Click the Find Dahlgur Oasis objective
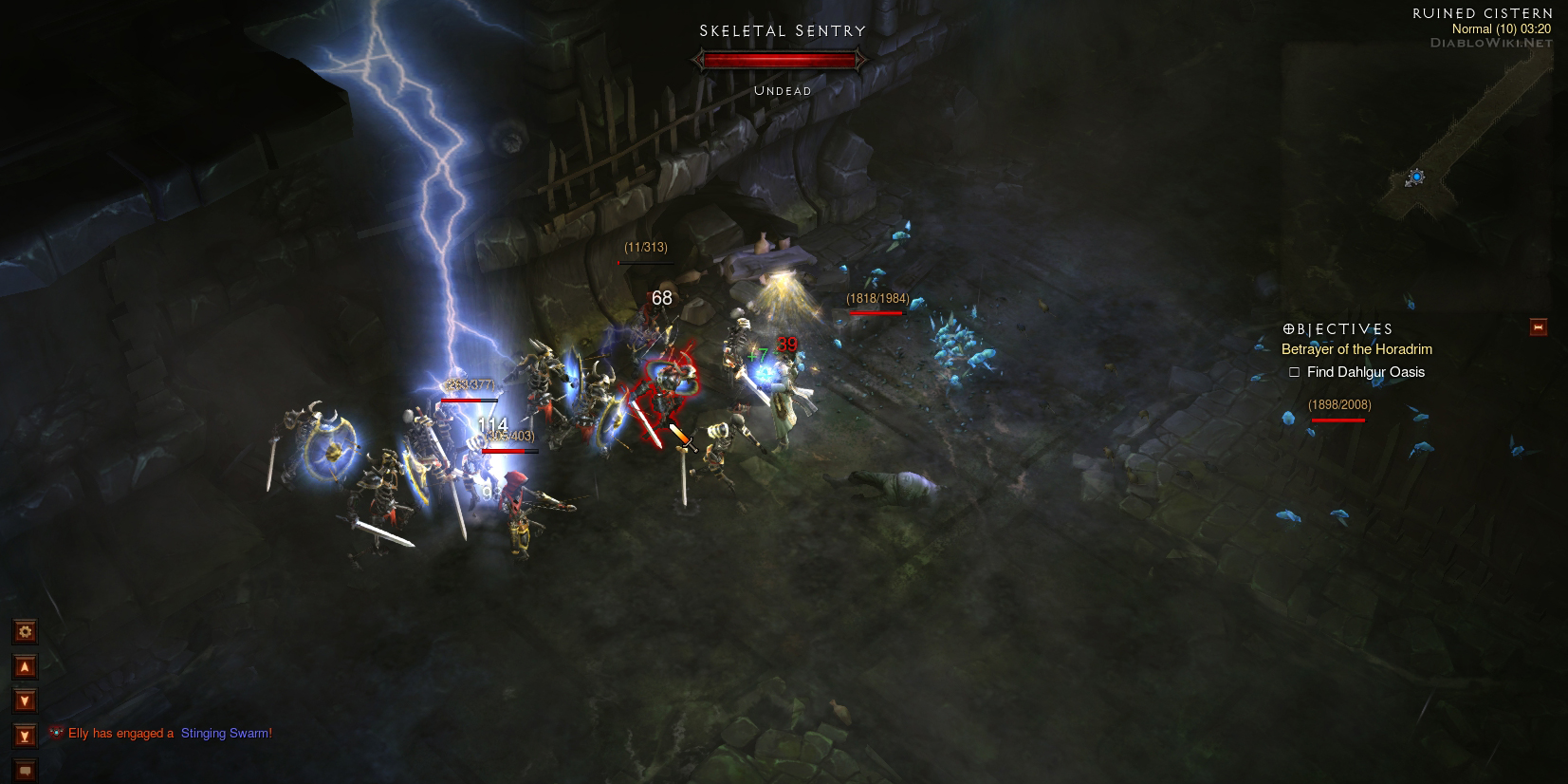This screenshot has height=784, width=1568. click(x=1365, y=372)
